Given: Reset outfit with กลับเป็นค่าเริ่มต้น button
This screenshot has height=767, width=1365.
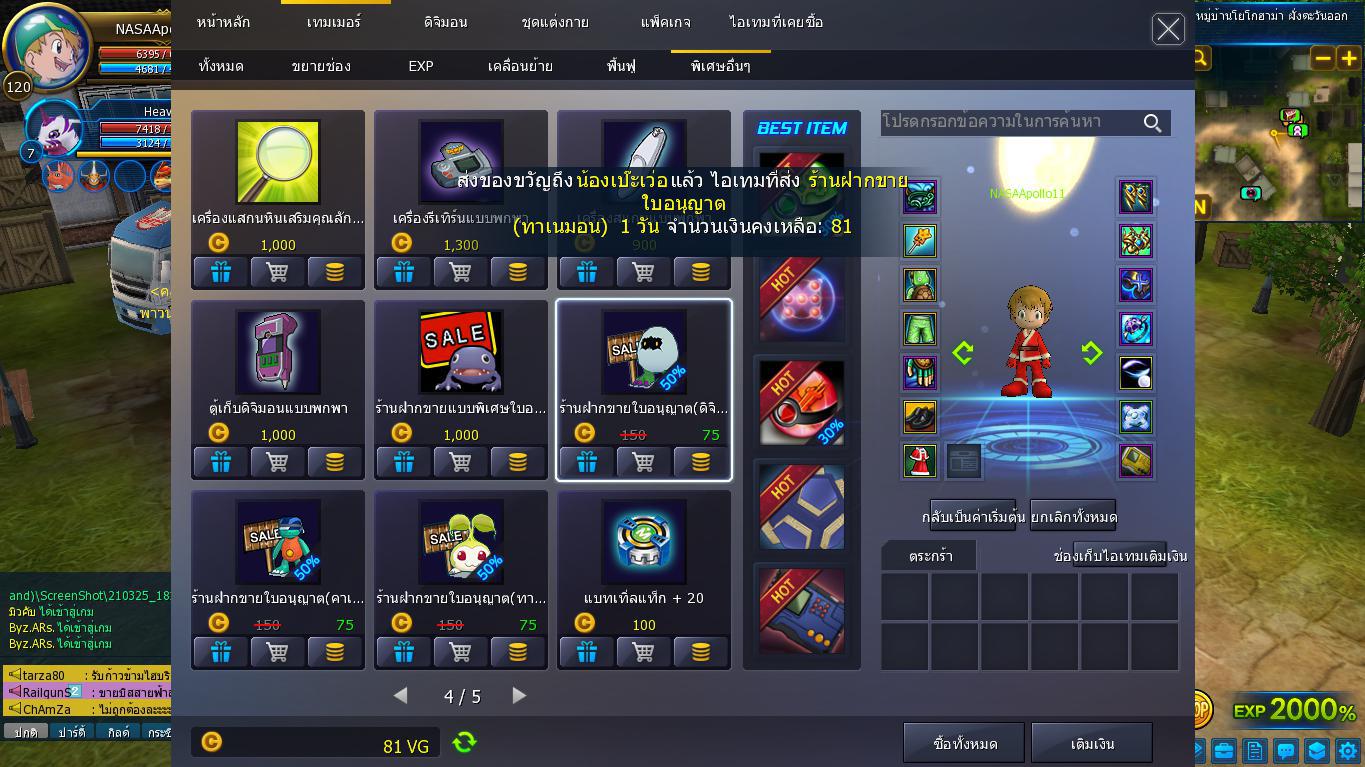Looking at the screenshot, I should (973, 517).
